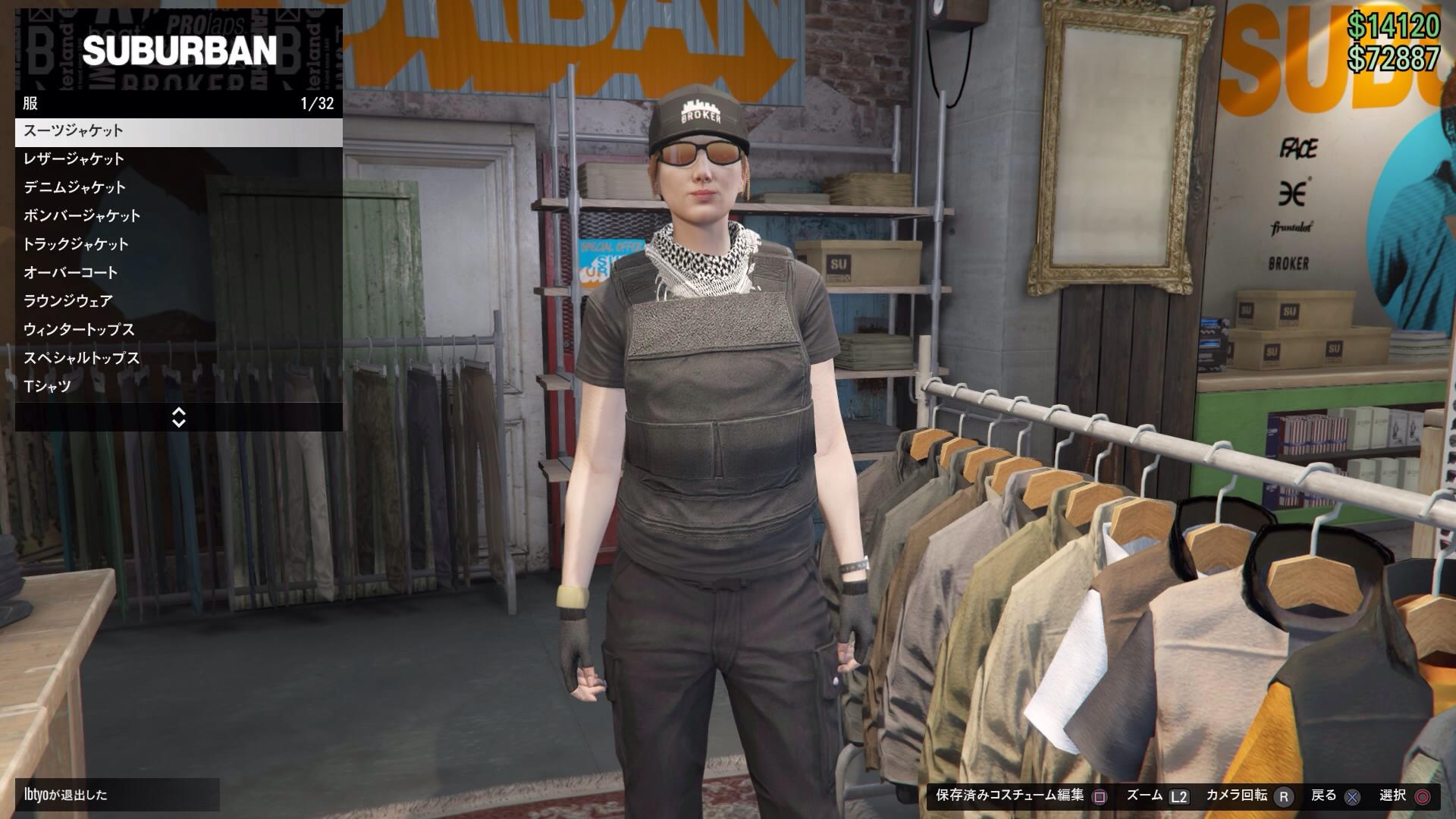1456x819 pixels.
Task: Click the up/down scroll arrows below the list
Action: 179,417
